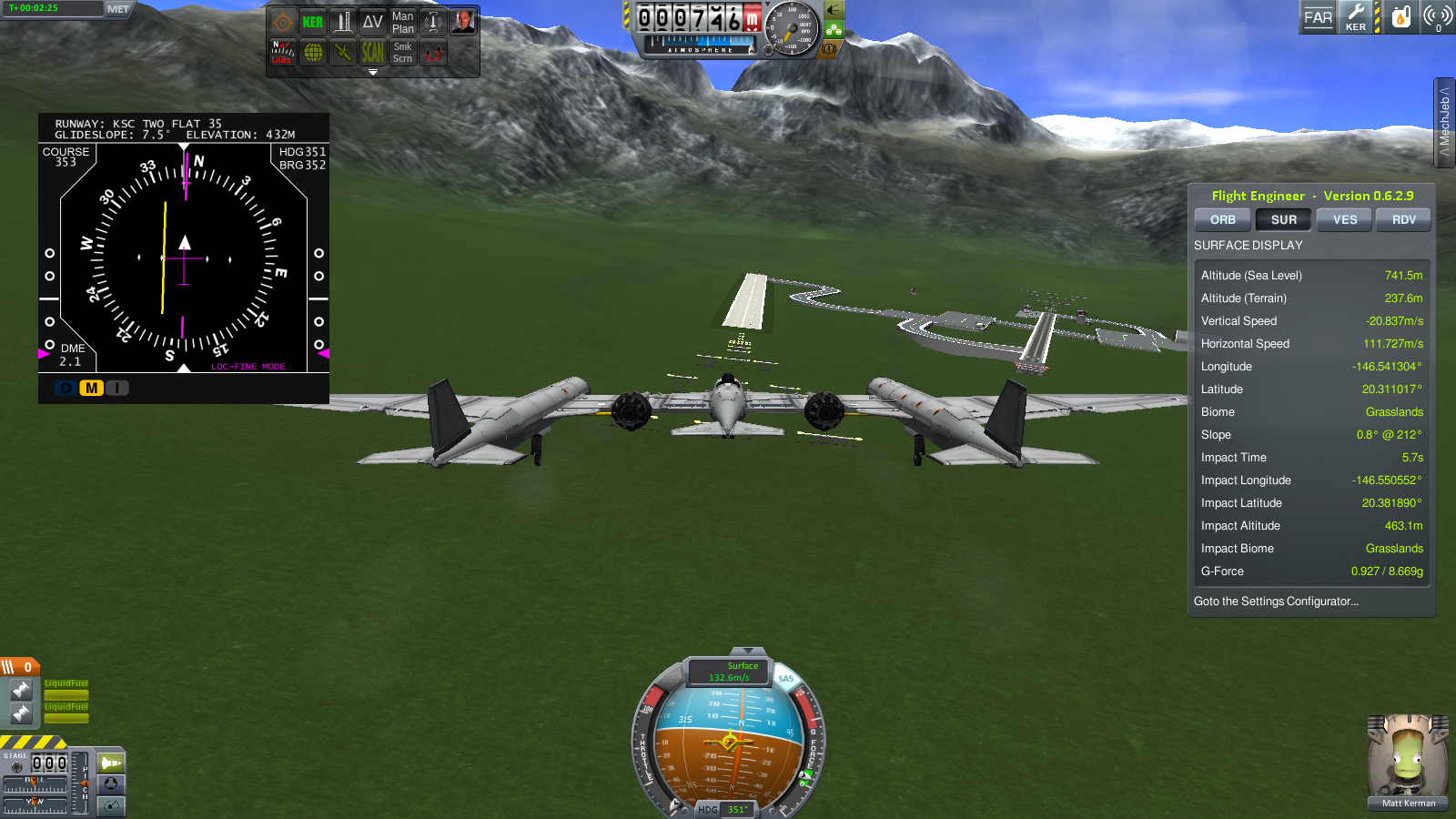
Task: Toggle the MET mission clock label
Action: (x=118, y=9)
